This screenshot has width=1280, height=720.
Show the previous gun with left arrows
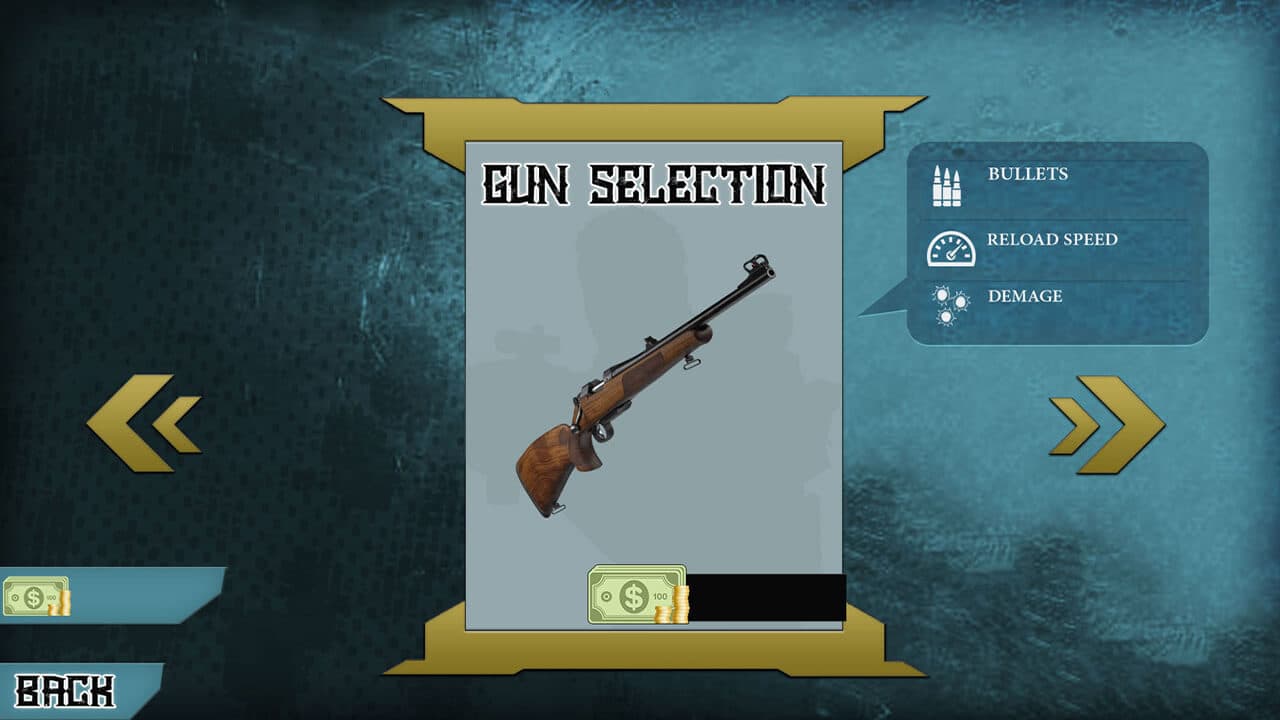tap(143, 423)
